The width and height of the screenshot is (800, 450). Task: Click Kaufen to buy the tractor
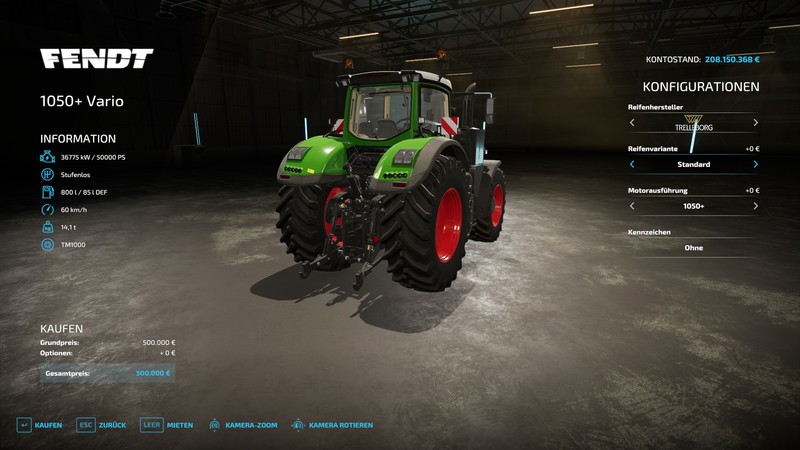tap(38, 425)
